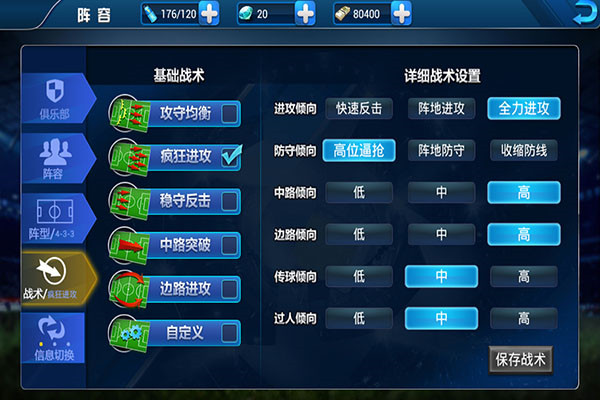Viewport: 600px width, 400px height.
Task: Set attack tendency to 快速反击
Action: click(359, 108)
